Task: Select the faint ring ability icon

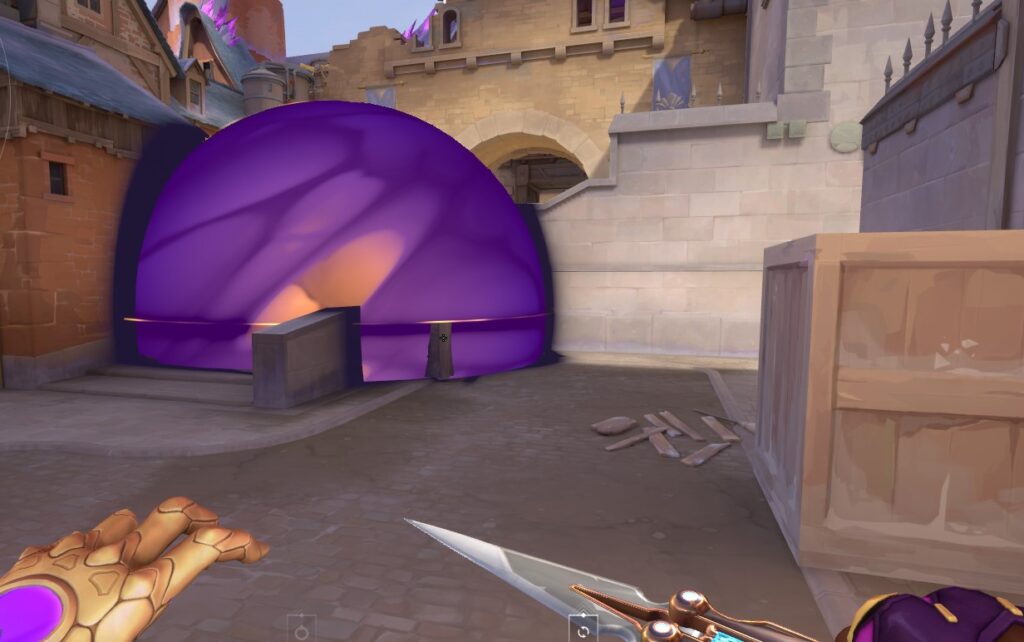Action: pos(301,630)
